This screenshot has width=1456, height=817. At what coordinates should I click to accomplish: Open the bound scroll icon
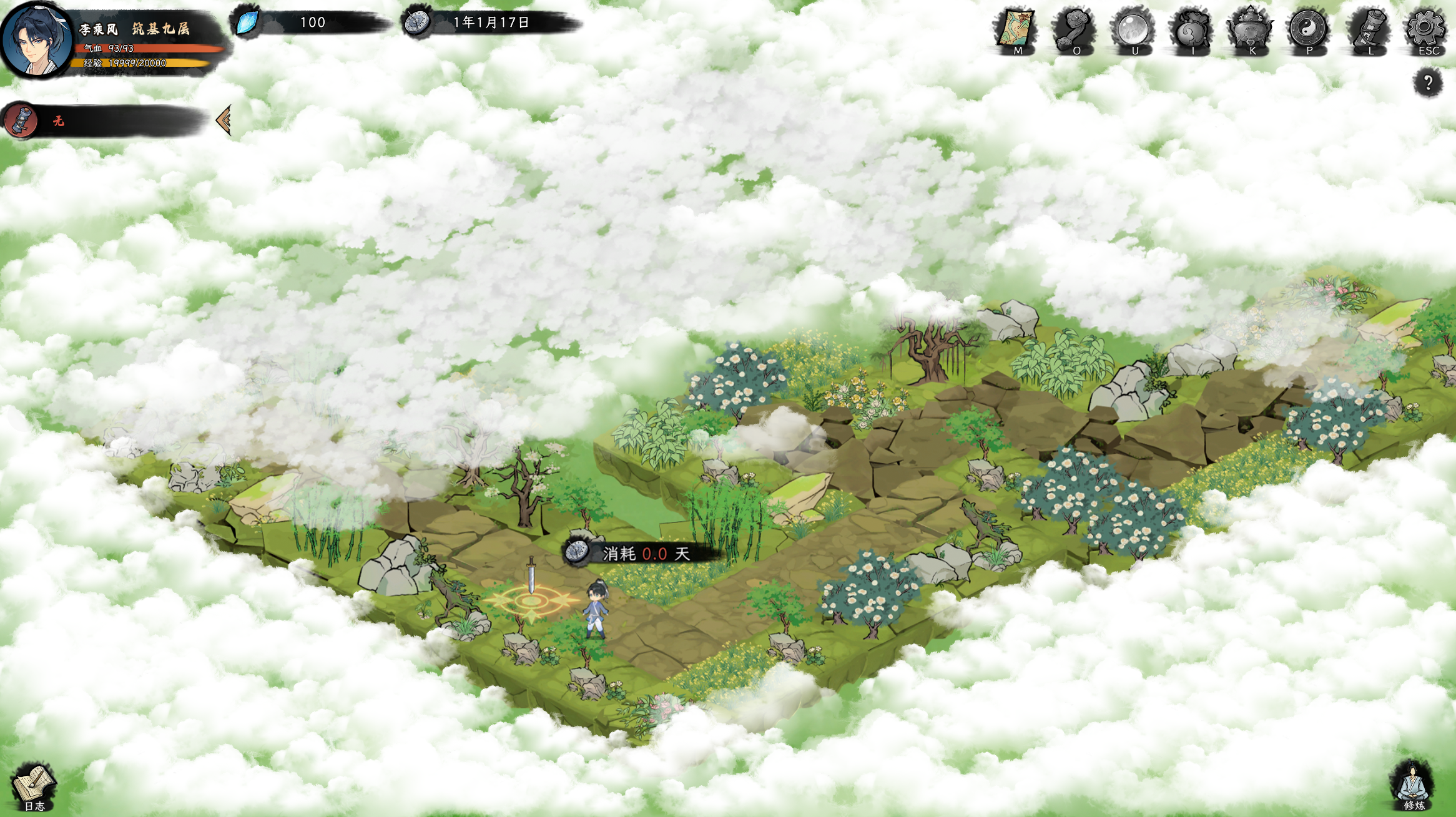[1367, 29]
